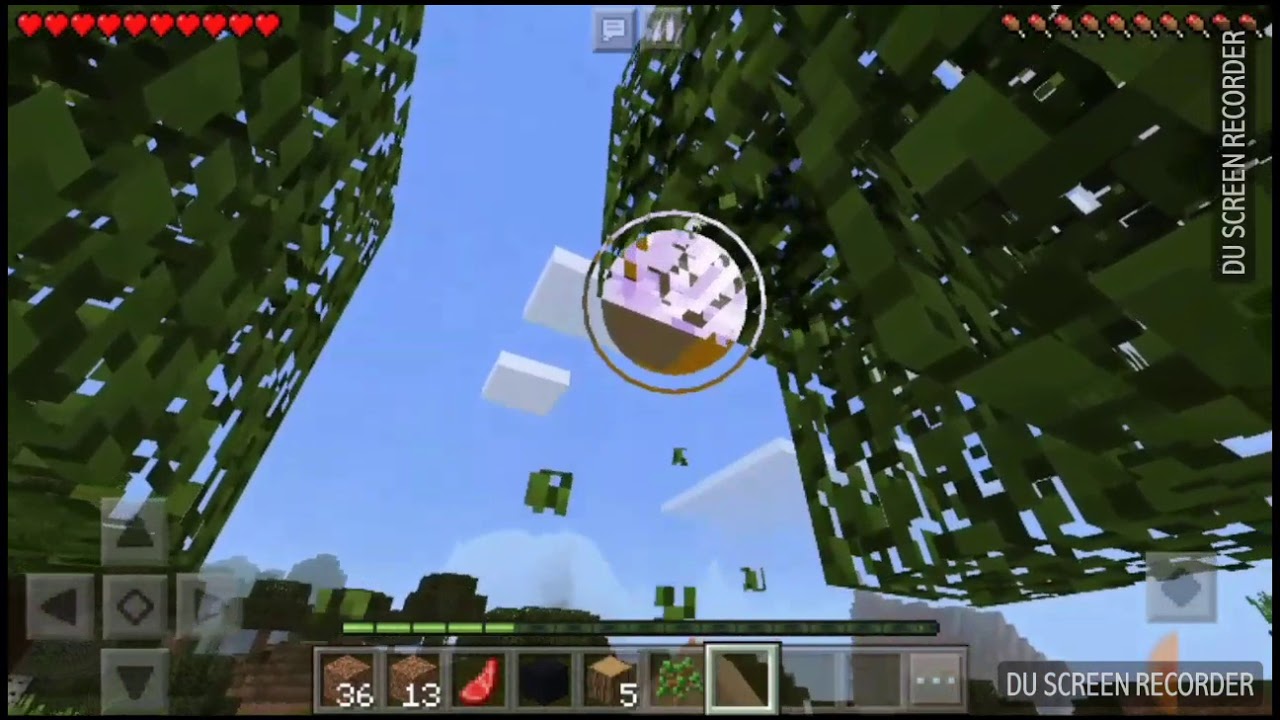Tap the currently highlighted empty hotbar slot

(744, 680)
